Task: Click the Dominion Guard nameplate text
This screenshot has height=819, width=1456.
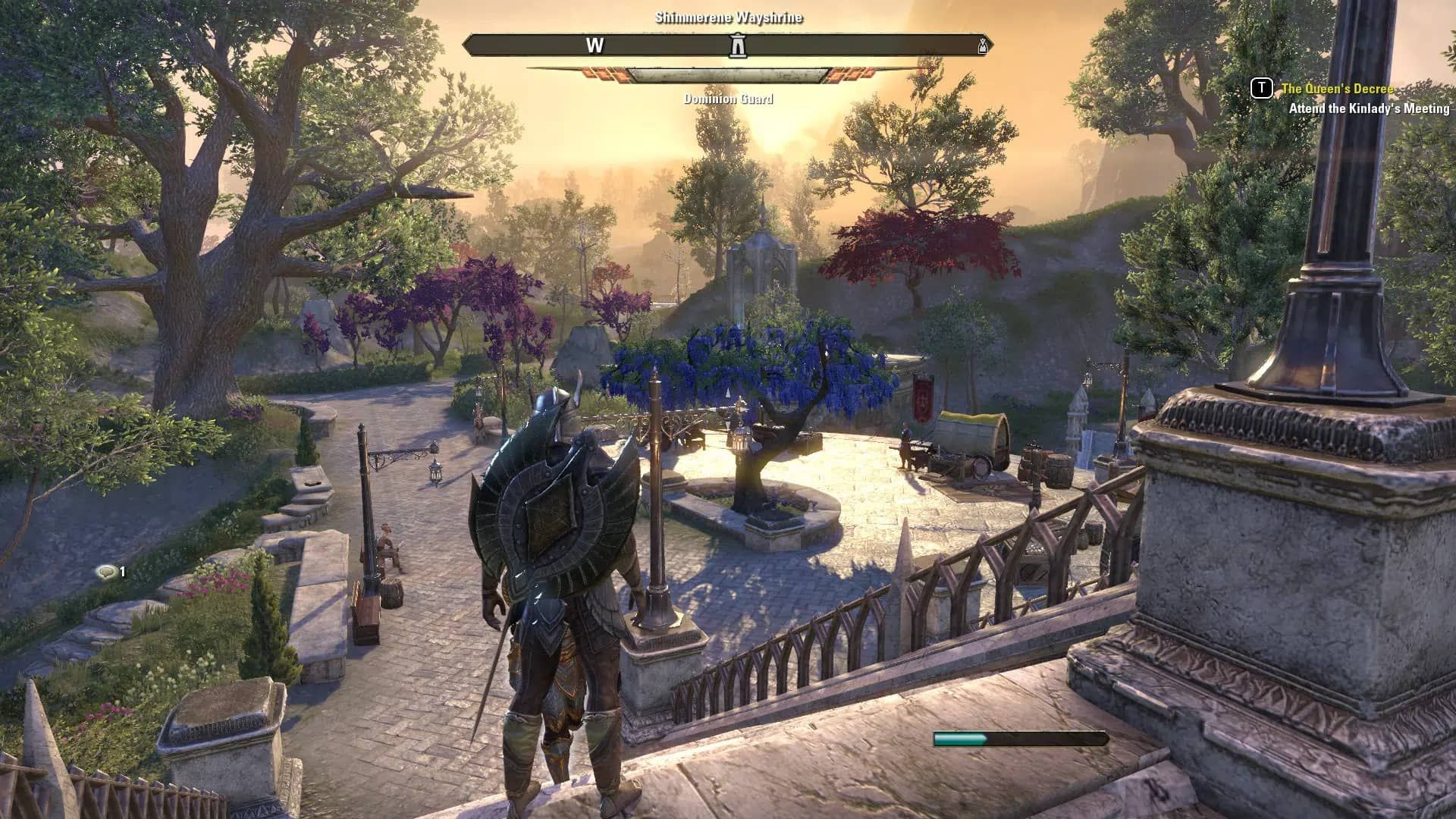Action: 728,99
